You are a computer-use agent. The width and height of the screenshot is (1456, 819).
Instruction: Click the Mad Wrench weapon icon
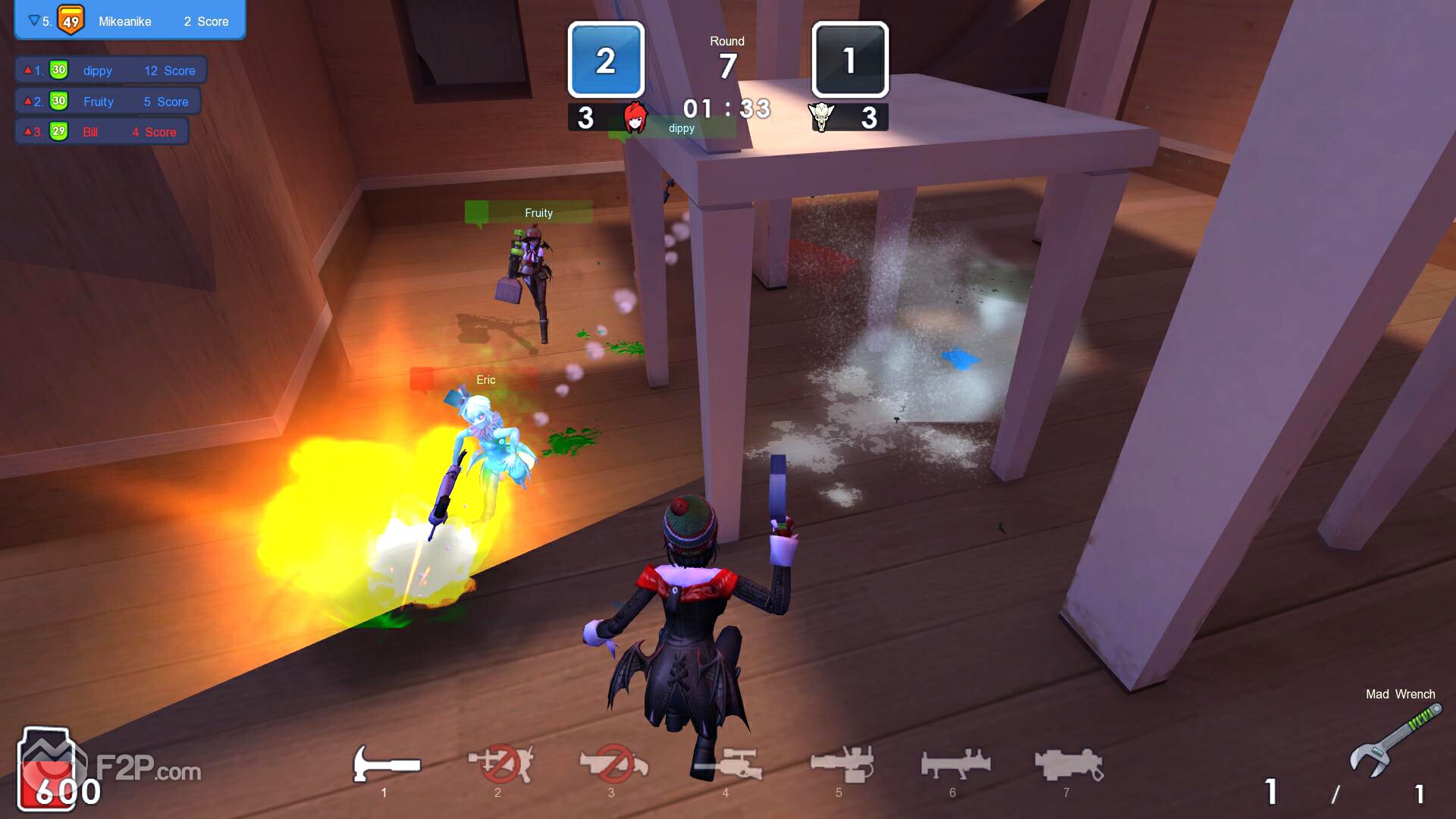click(x=1395, y=739)
